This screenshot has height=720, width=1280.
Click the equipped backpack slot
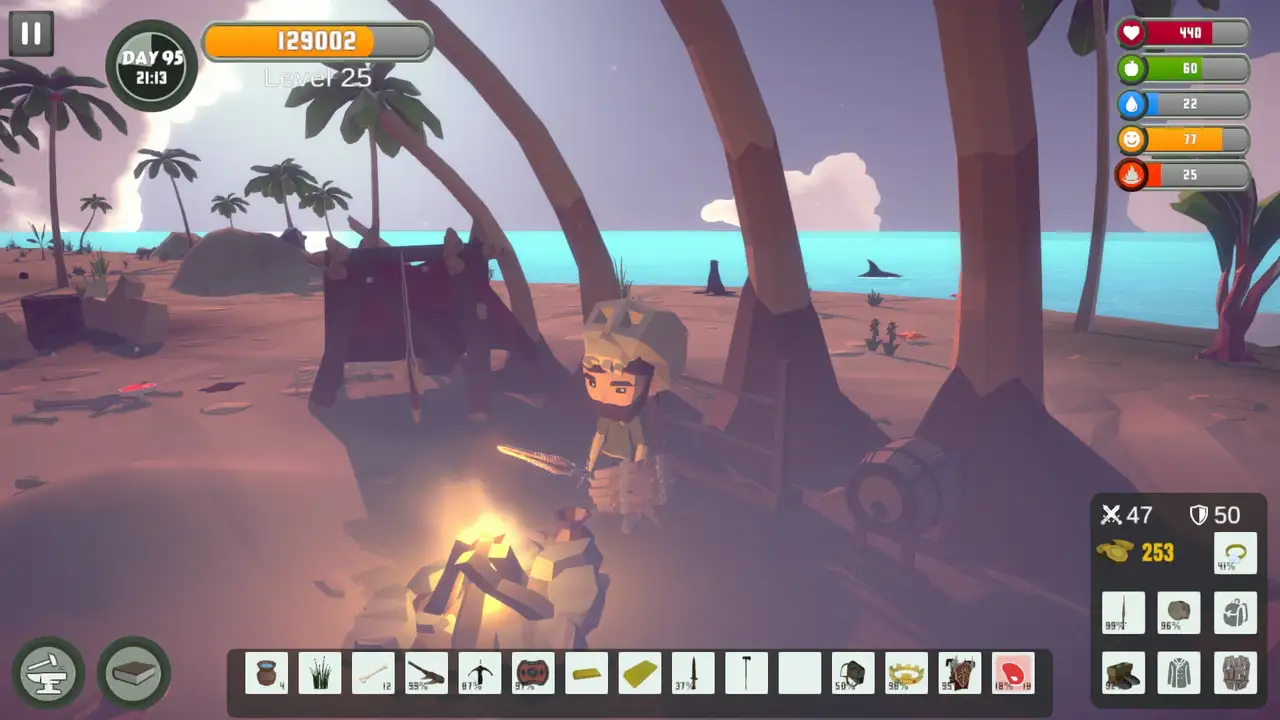tap(1235, 613)
